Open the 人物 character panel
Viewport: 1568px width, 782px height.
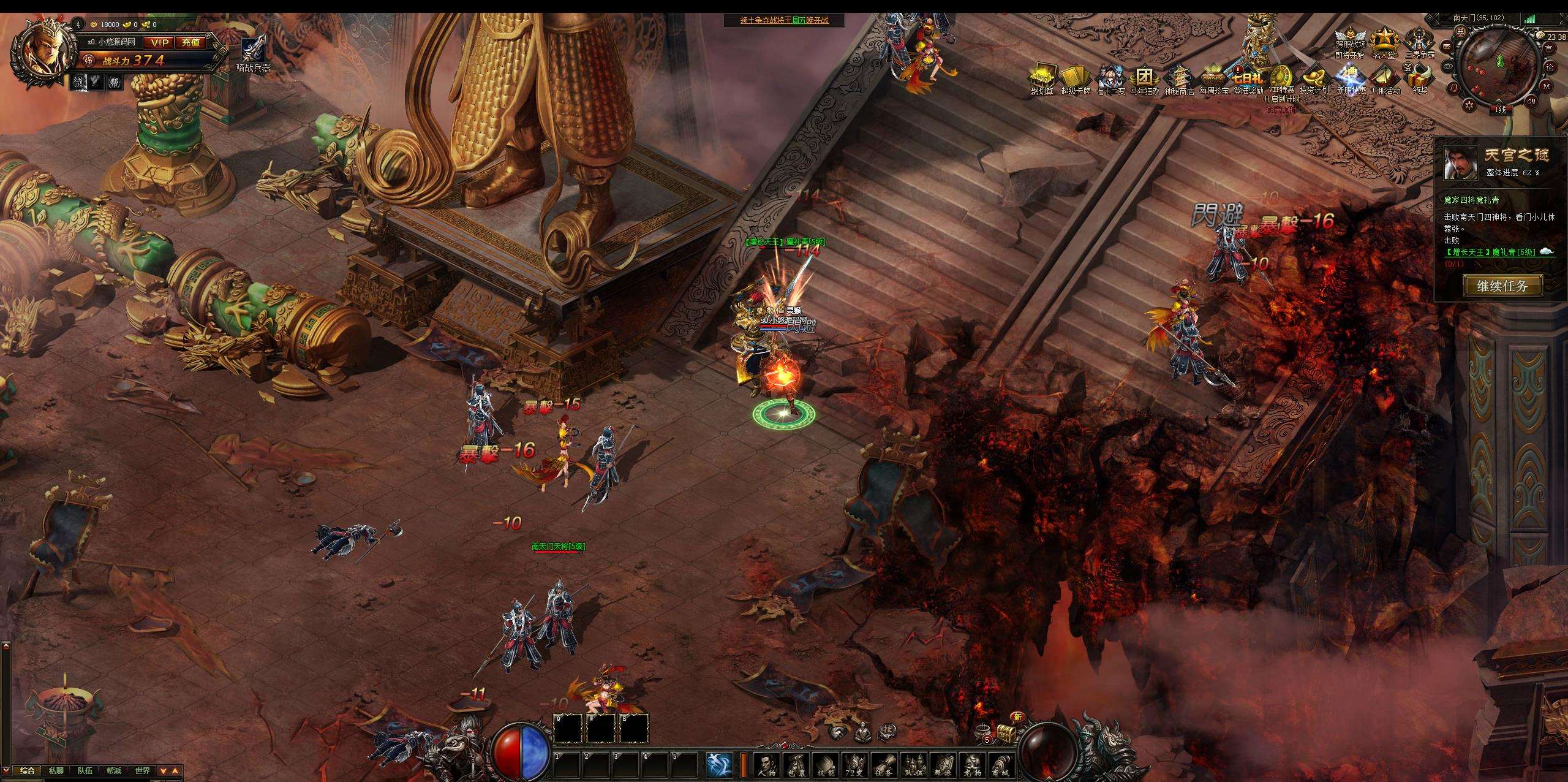[x=766, y=764]
